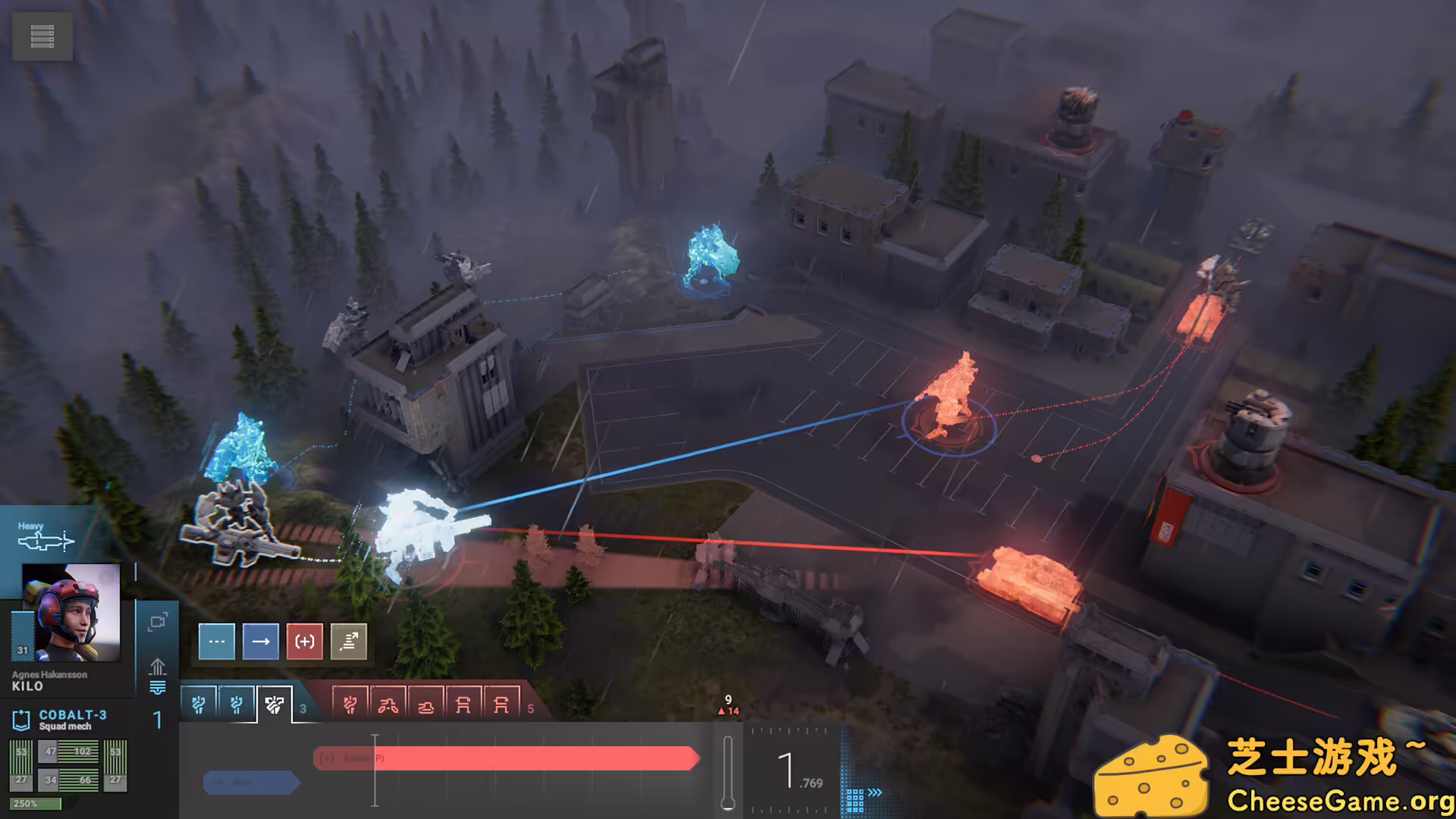This screenshot has height=819, width=1456.
Task: Click the fast-forward chevrons near the turn counter
Action: pos(874,792)
